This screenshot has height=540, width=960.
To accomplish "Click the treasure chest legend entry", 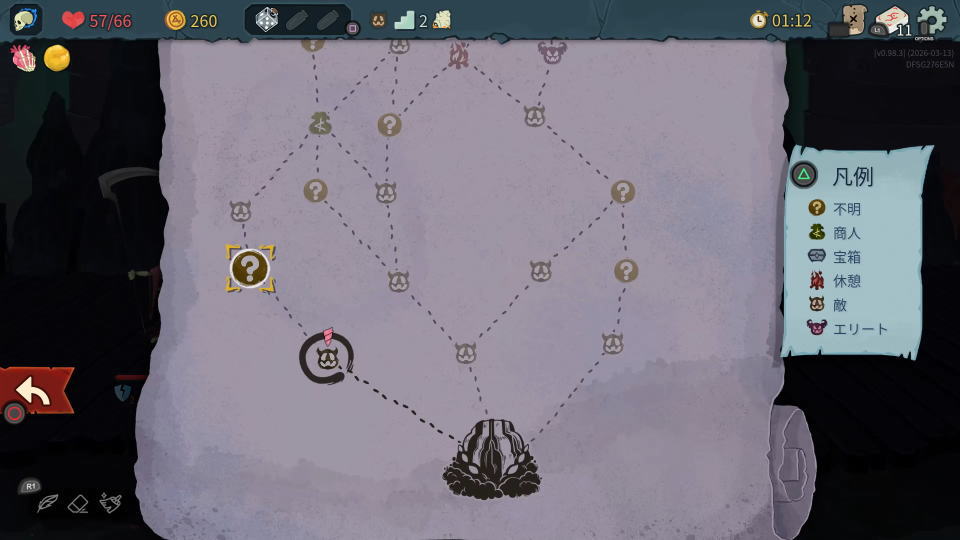I will 837,256.
